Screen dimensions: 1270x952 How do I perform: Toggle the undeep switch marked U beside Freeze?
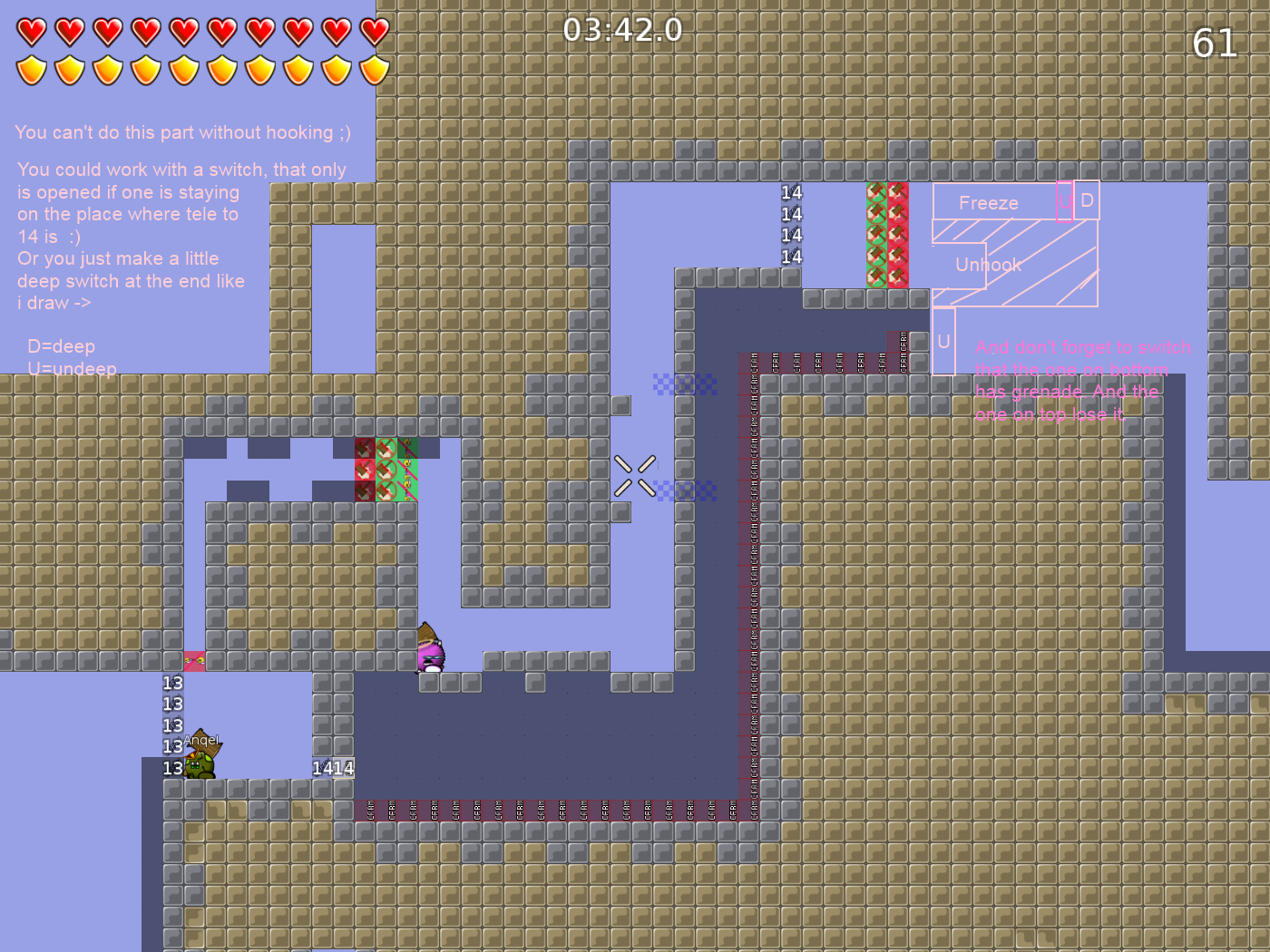(x=1063, y=201)
